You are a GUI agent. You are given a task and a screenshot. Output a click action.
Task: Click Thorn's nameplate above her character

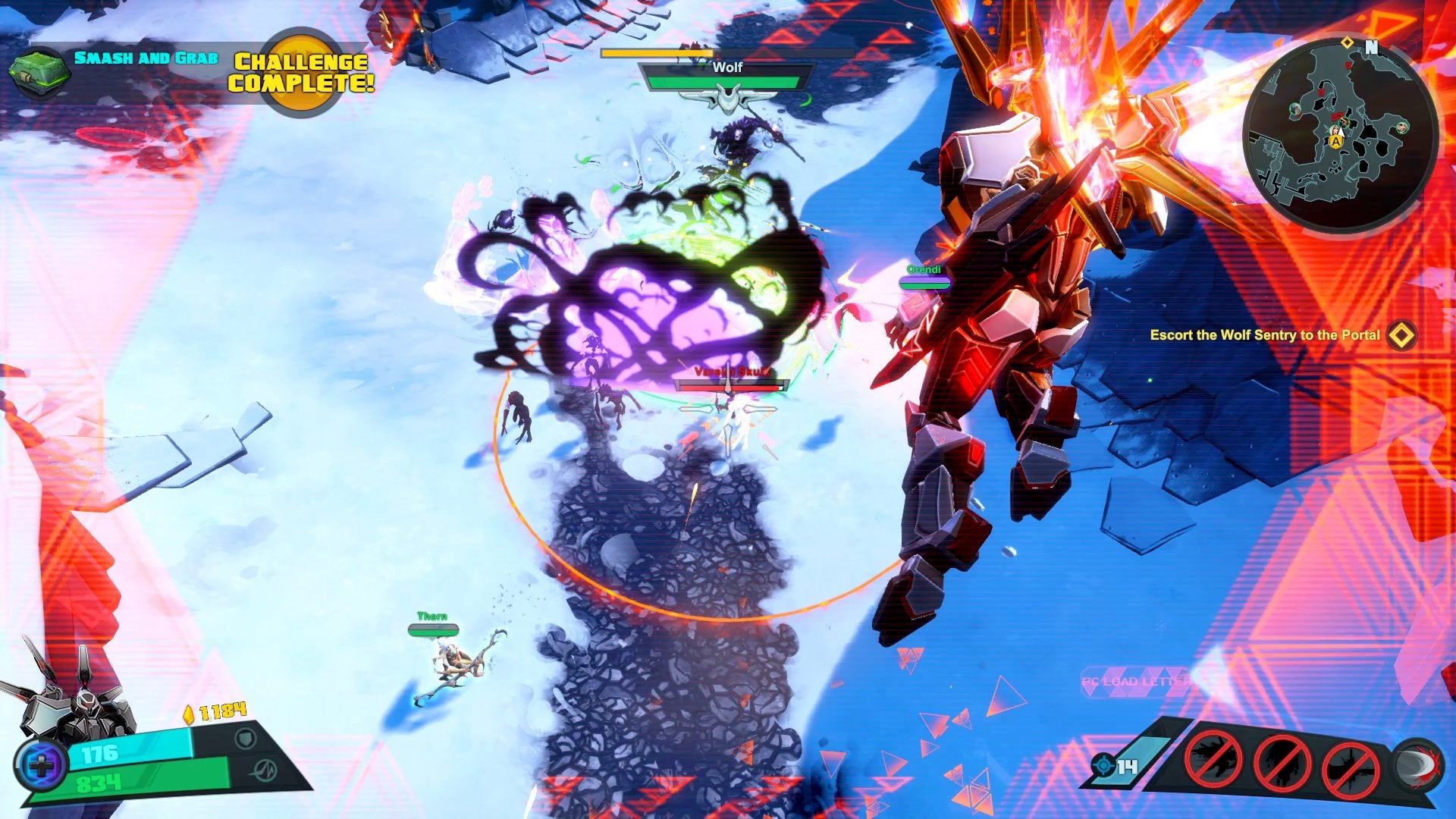pyautogui.click(x=432, y=617)
